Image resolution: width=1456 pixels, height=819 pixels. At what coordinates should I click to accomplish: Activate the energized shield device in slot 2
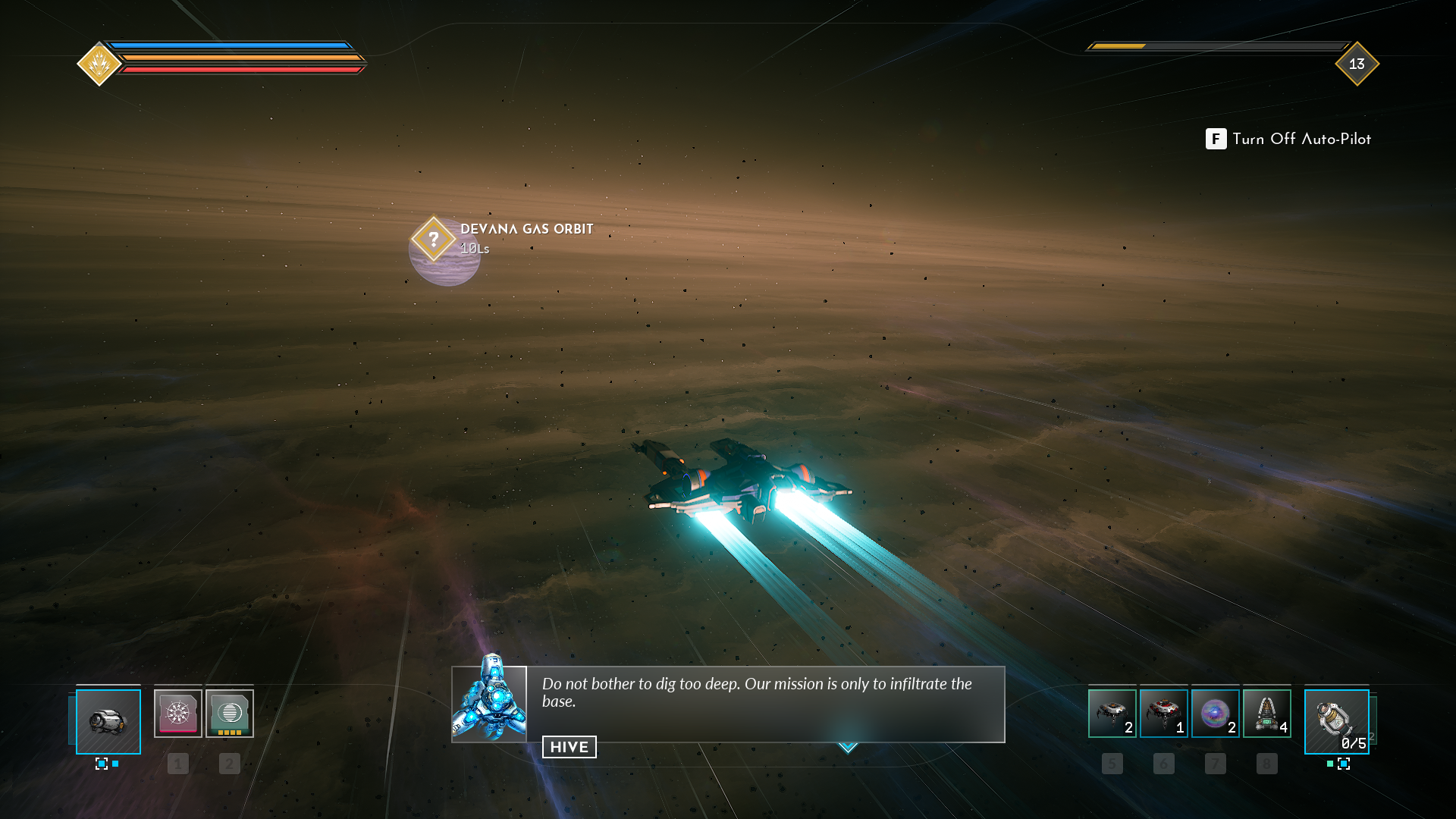[228, 714]
